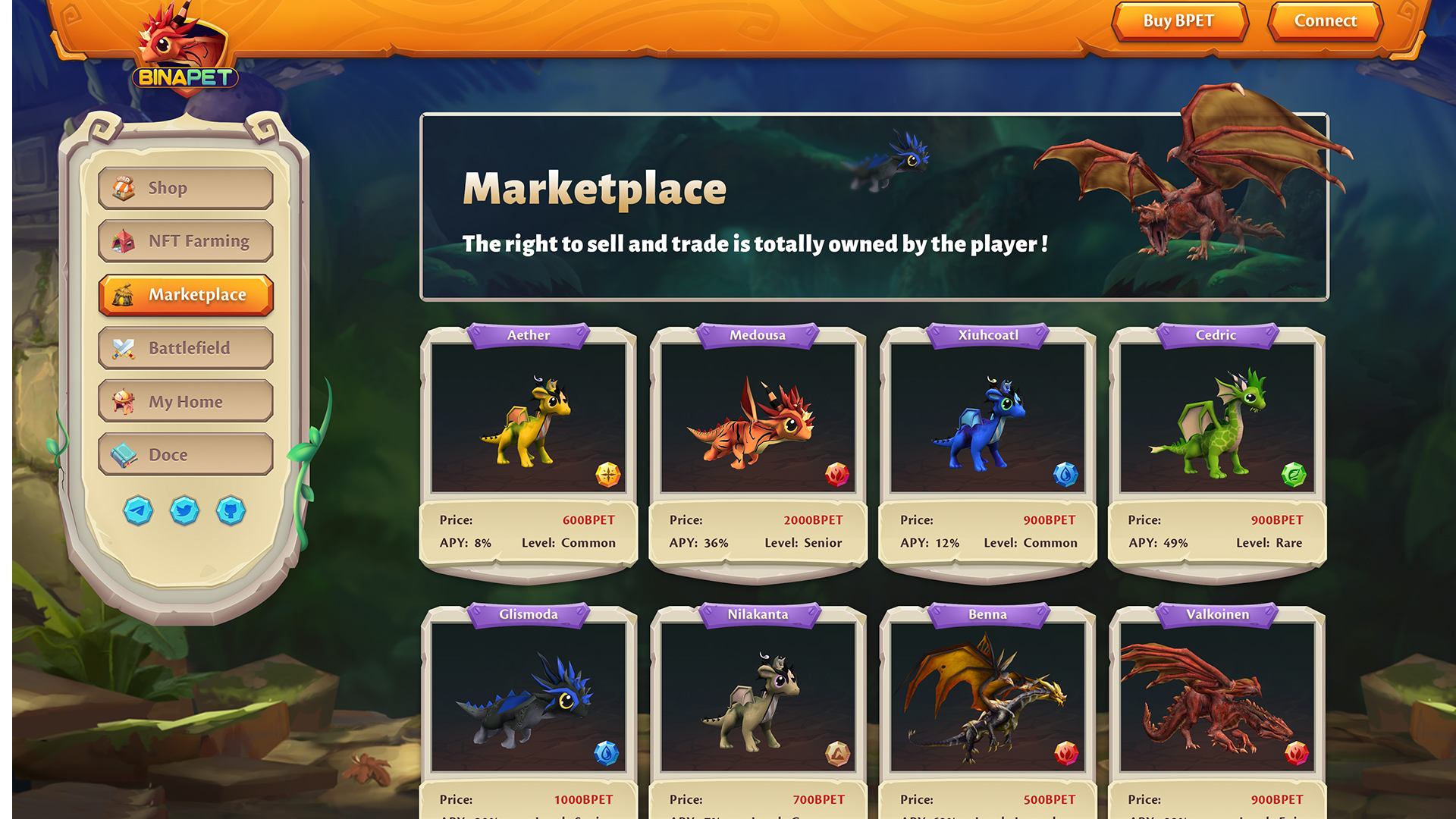This screenshot has height=819, width=1456.
Task: Open the Shop menu
Action: click(x=186, y=188)
